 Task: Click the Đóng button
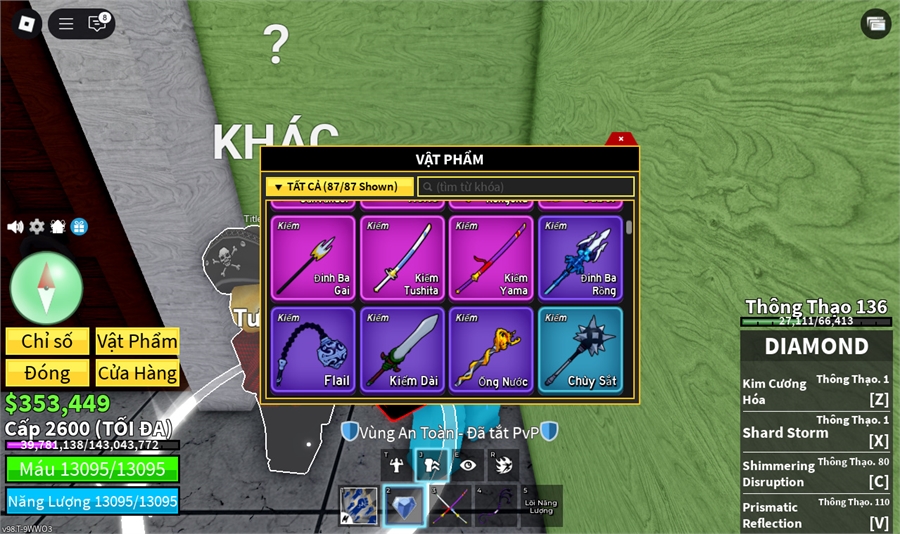coord(47,373)
